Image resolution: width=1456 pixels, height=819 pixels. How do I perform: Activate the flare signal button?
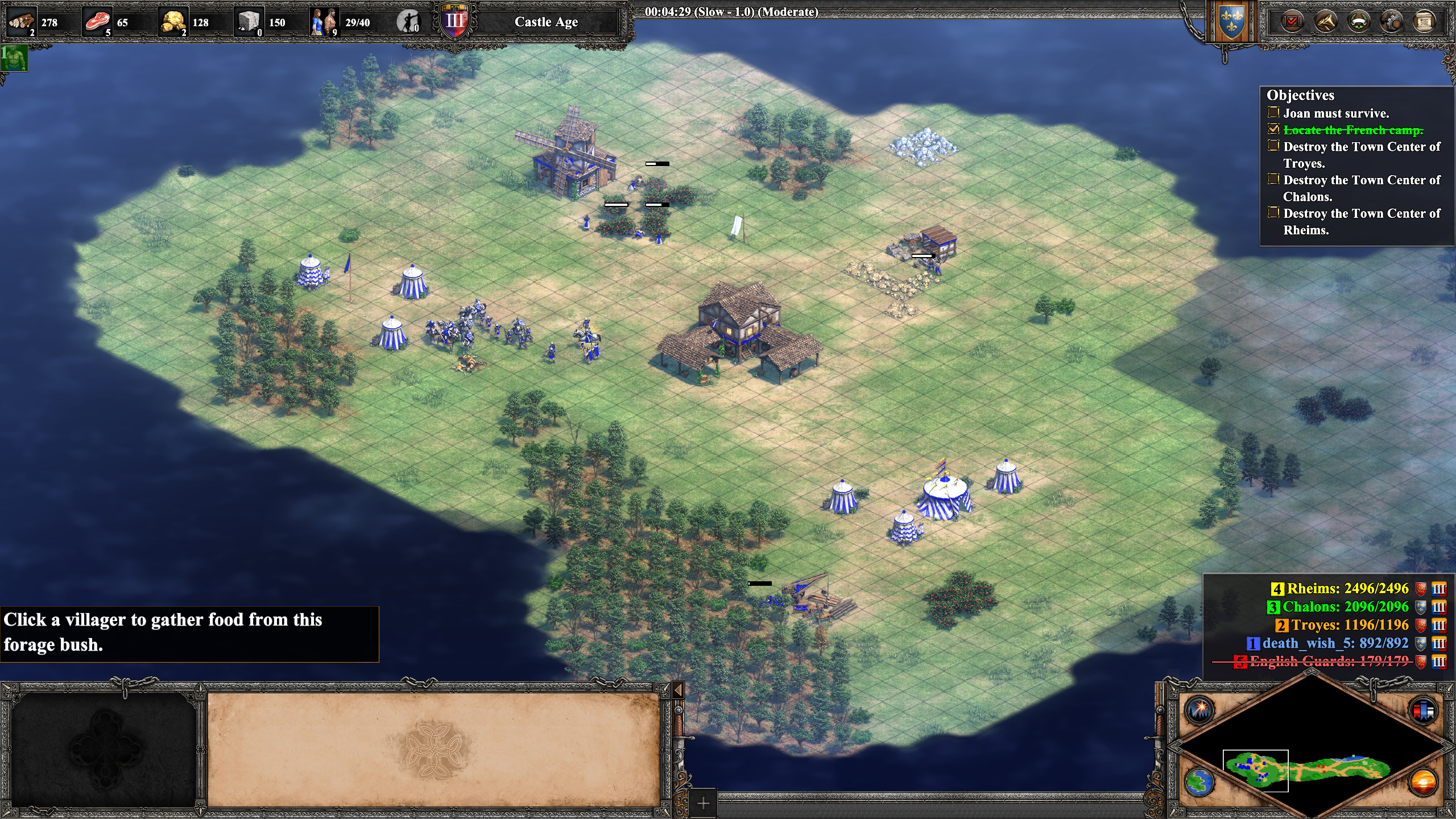coord(1199,709)
